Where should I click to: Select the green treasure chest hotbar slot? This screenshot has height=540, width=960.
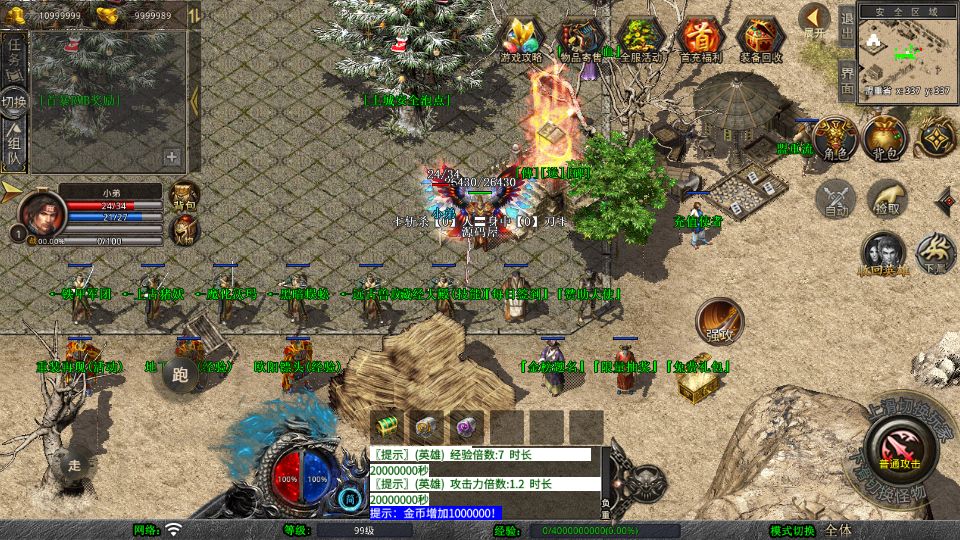tap(387, 424)
